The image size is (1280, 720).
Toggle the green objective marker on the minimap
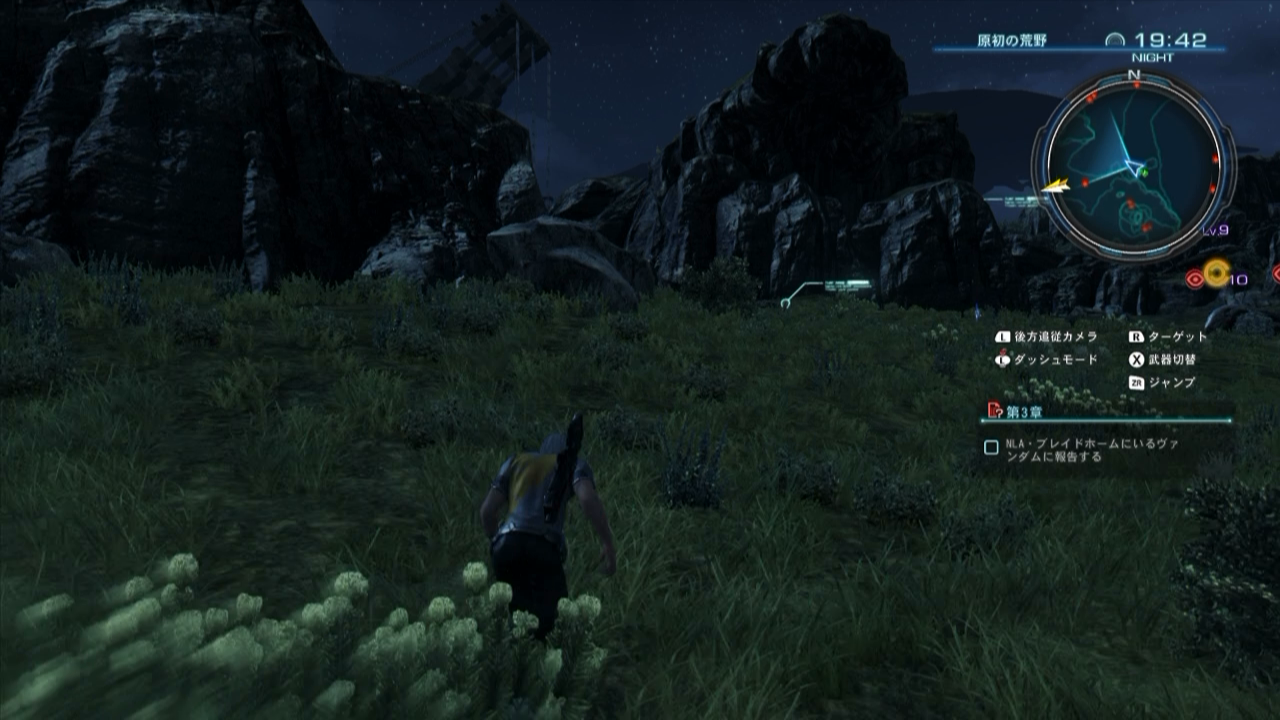click(1143, 172)
